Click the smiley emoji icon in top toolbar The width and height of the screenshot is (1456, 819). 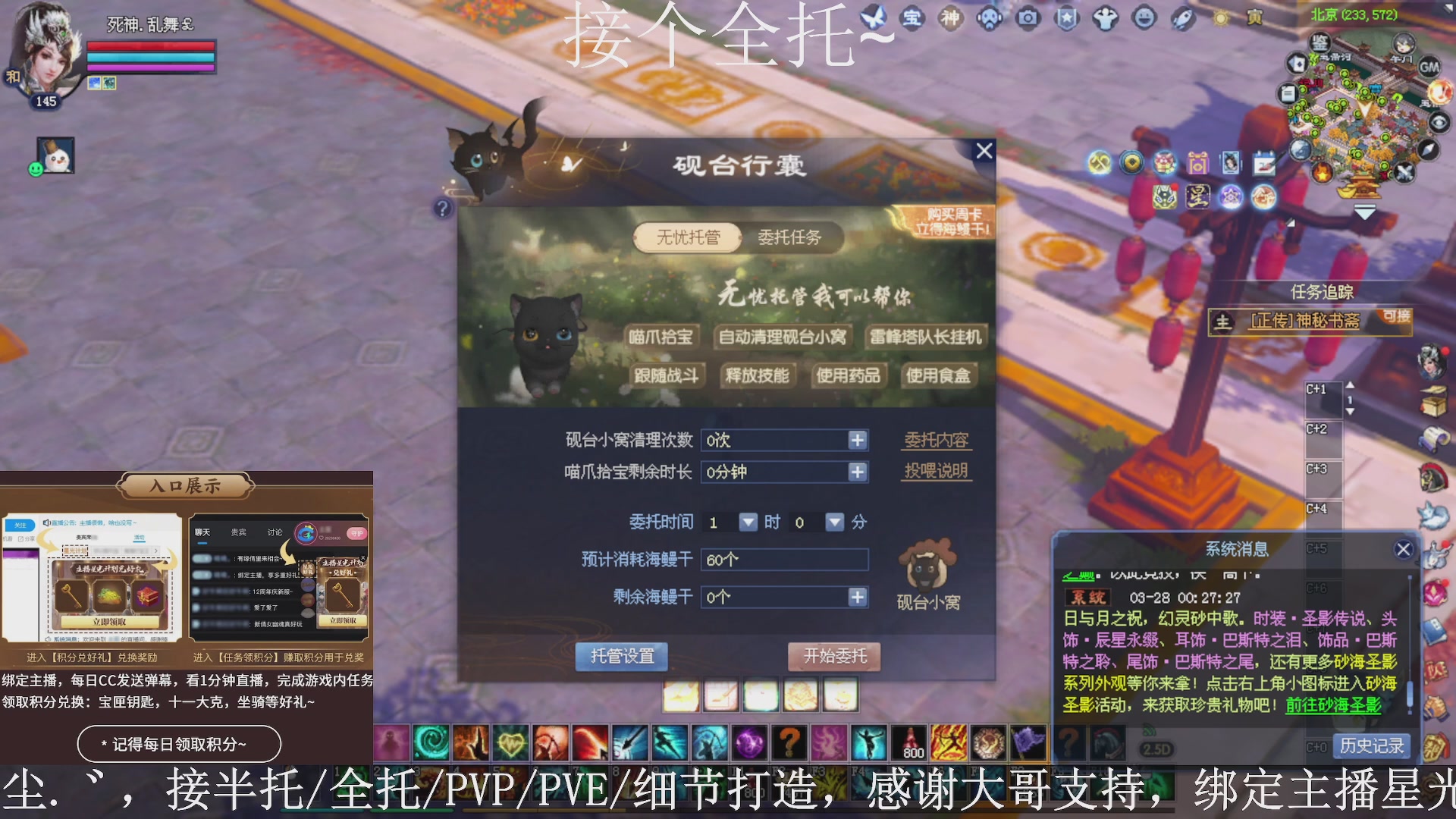coord(1144,17)
